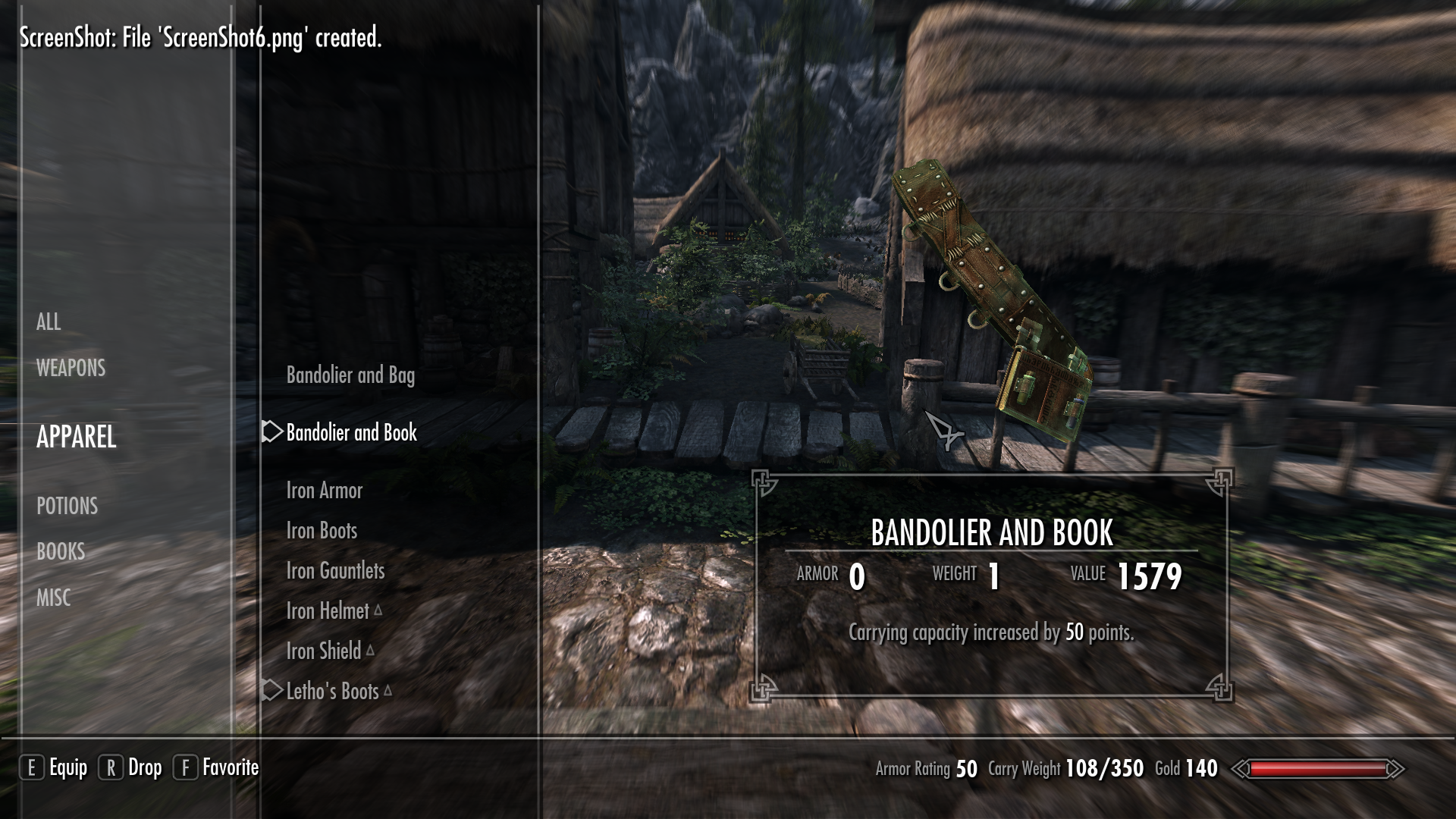Viewport: 1456px width, 819px height.
Task: Click the E Equip key icon
Action: [x=32, y=767]
